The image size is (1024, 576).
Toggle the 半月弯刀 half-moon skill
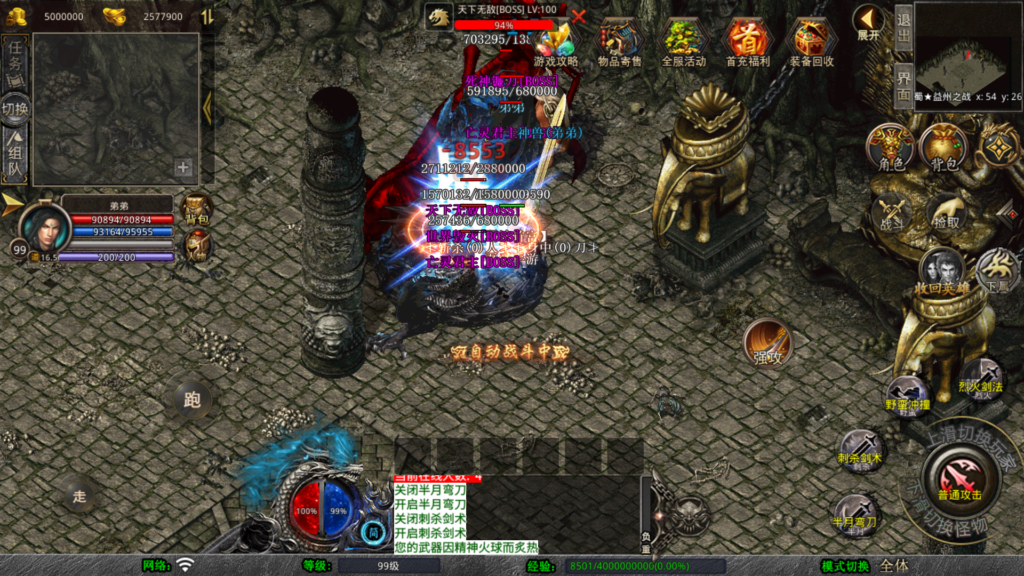point(857,512)
